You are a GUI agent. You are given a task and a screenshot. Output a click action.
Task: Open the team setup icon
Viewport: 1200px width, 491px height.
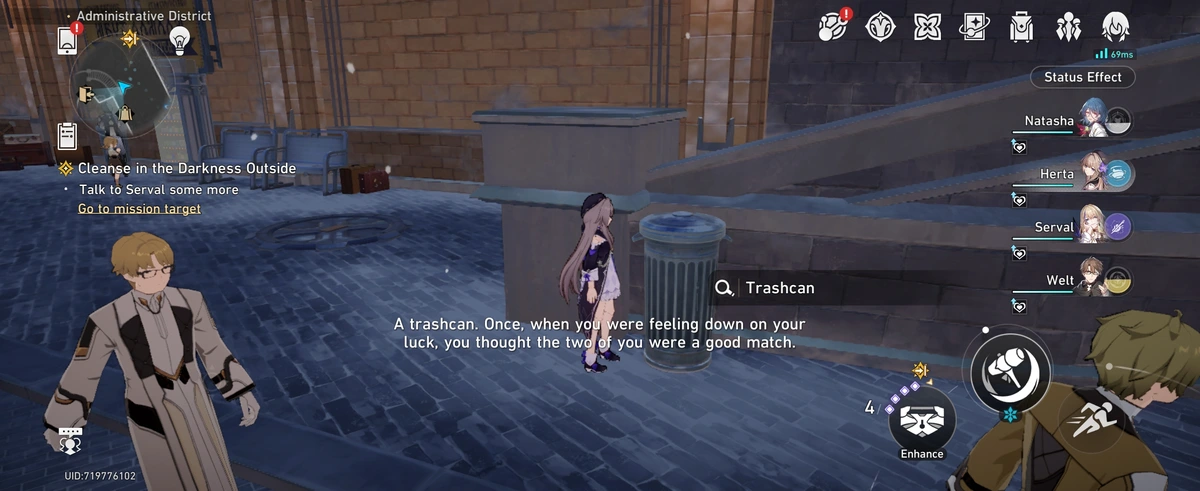pos(1068,26)
